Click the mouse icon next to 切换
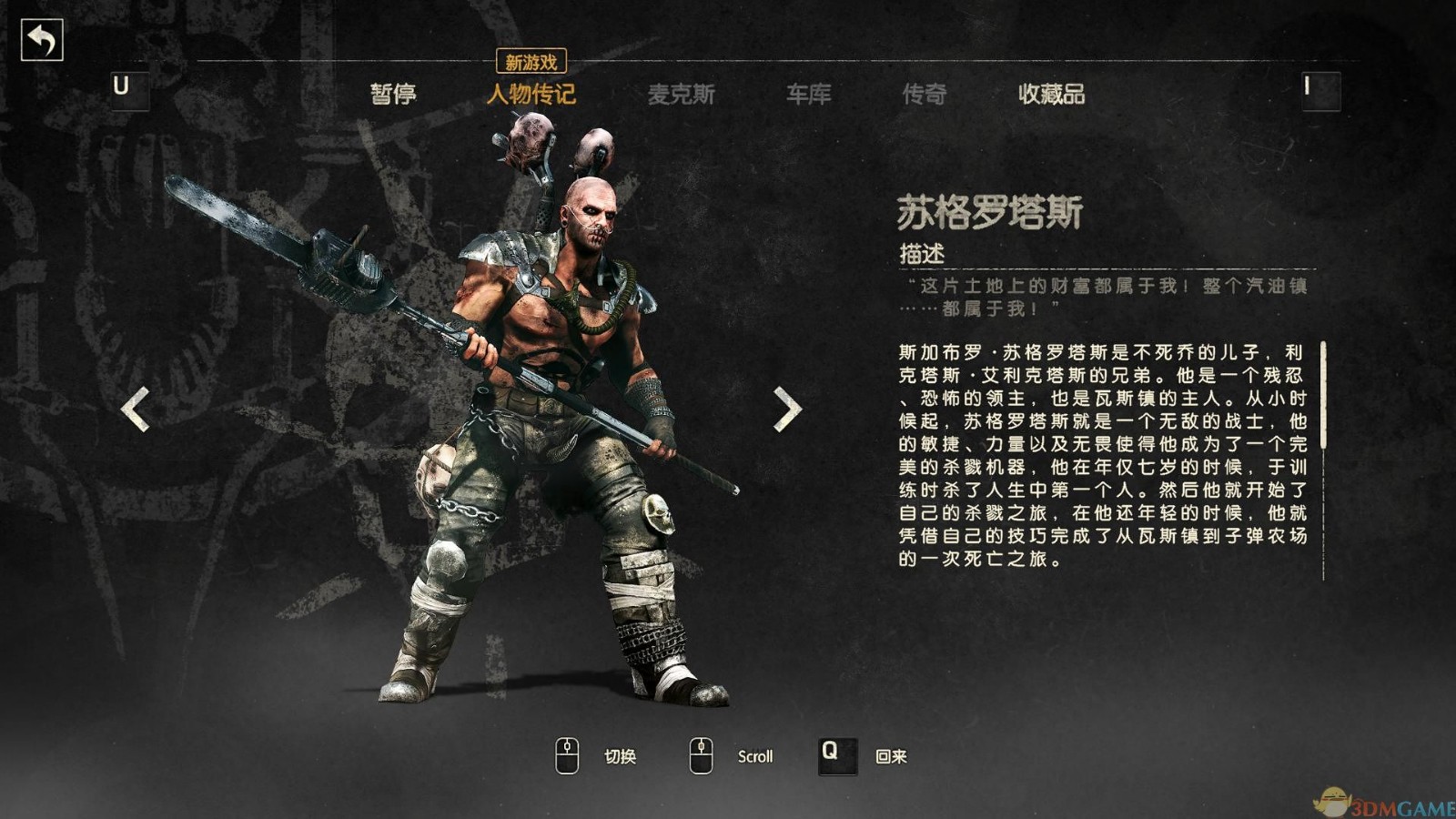The width and height of the screenshot is (1456, 819). [569, 754]
